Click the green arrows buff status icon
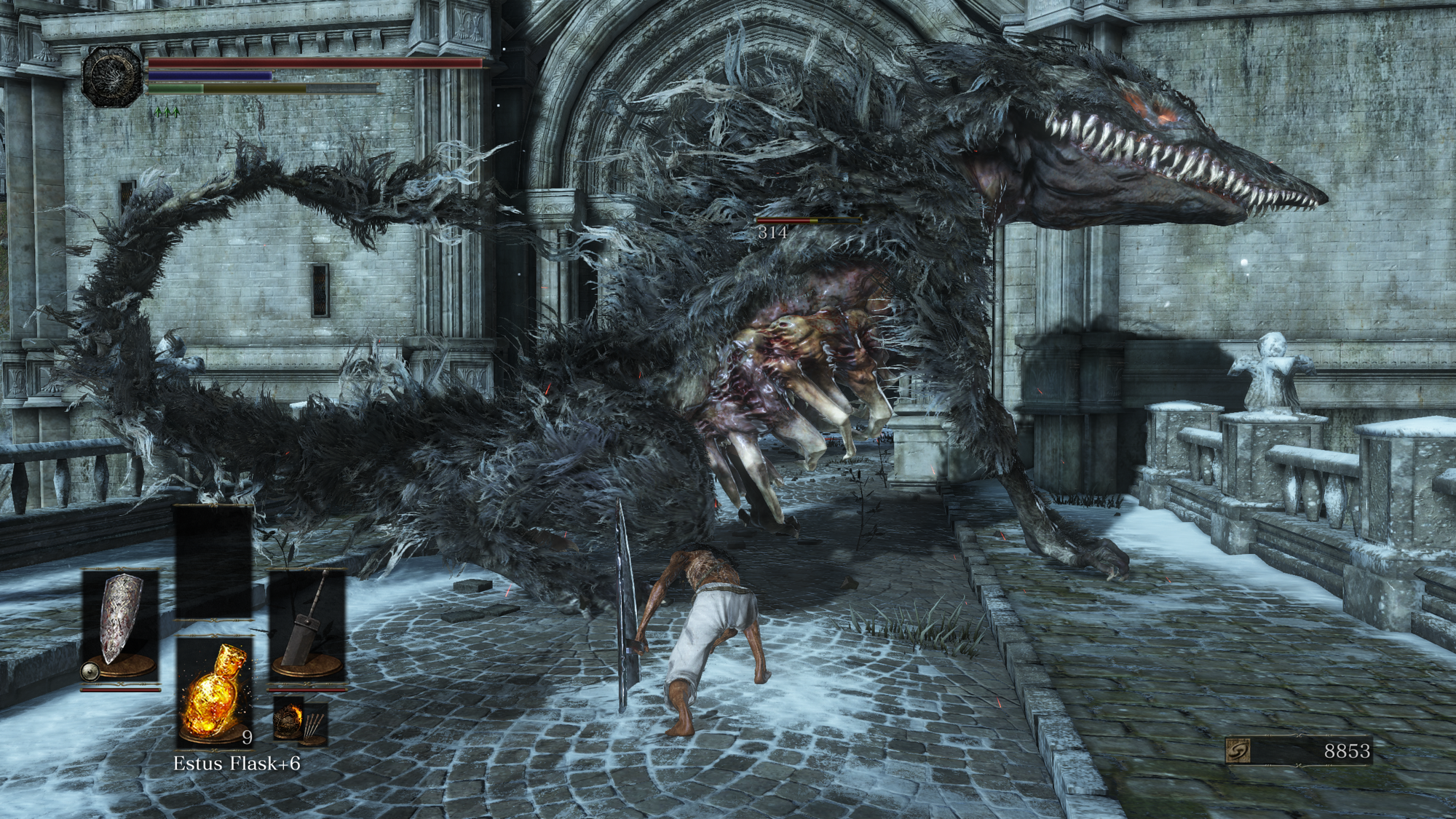 [167, 112]
